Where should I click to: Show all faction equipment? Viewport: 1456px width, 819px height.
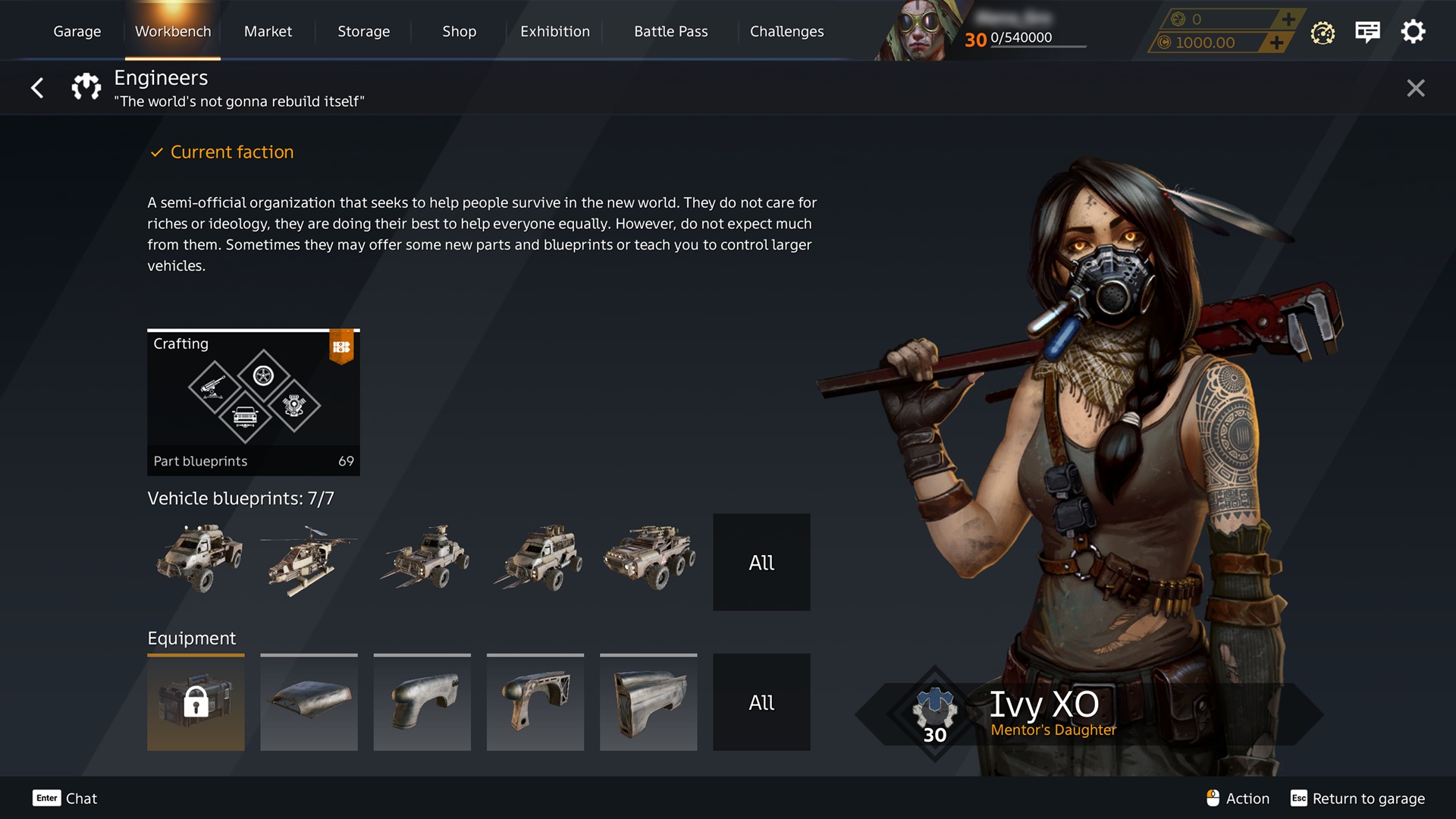[x=761, y=702]
